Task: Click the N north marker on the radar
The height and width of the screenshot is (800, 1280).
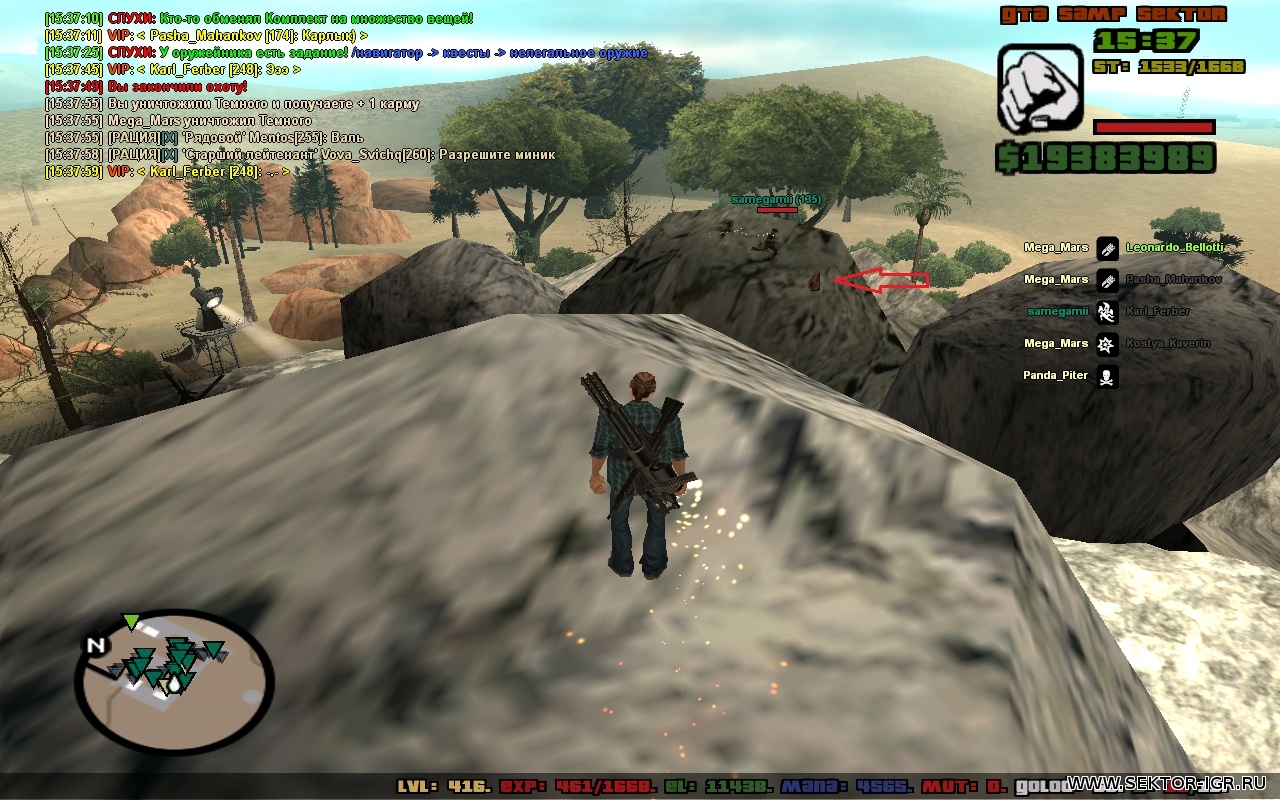Action: tap(96, 646)
